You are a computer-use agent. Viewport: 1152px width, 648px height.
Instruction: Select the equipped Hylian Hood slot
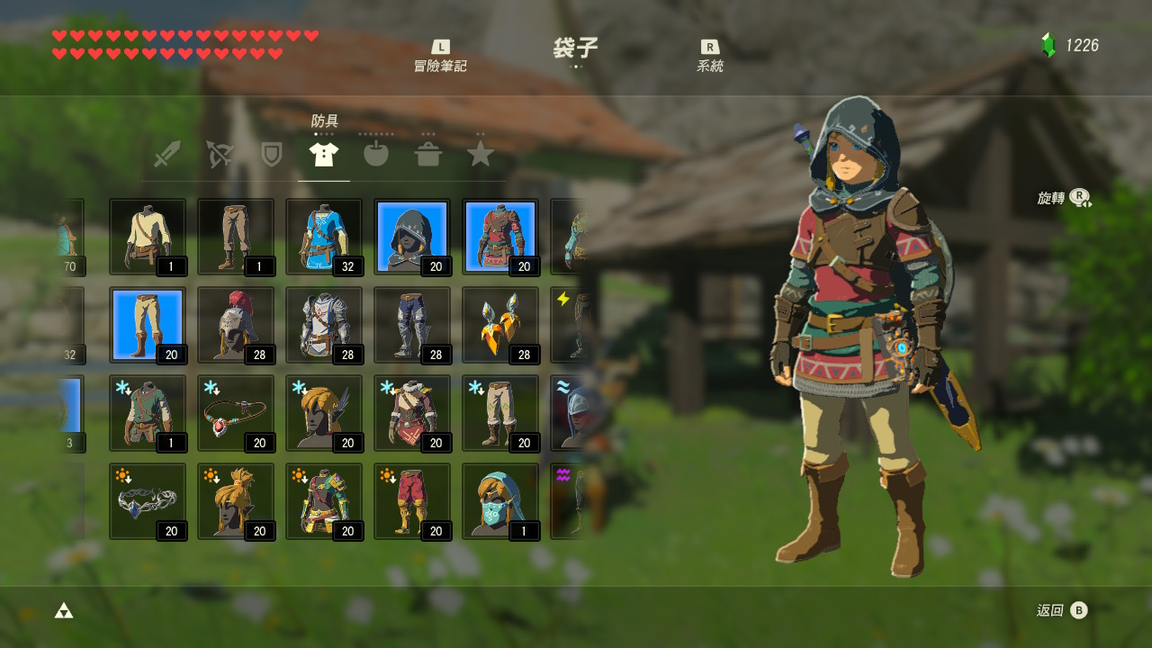[x=412, y=237]
